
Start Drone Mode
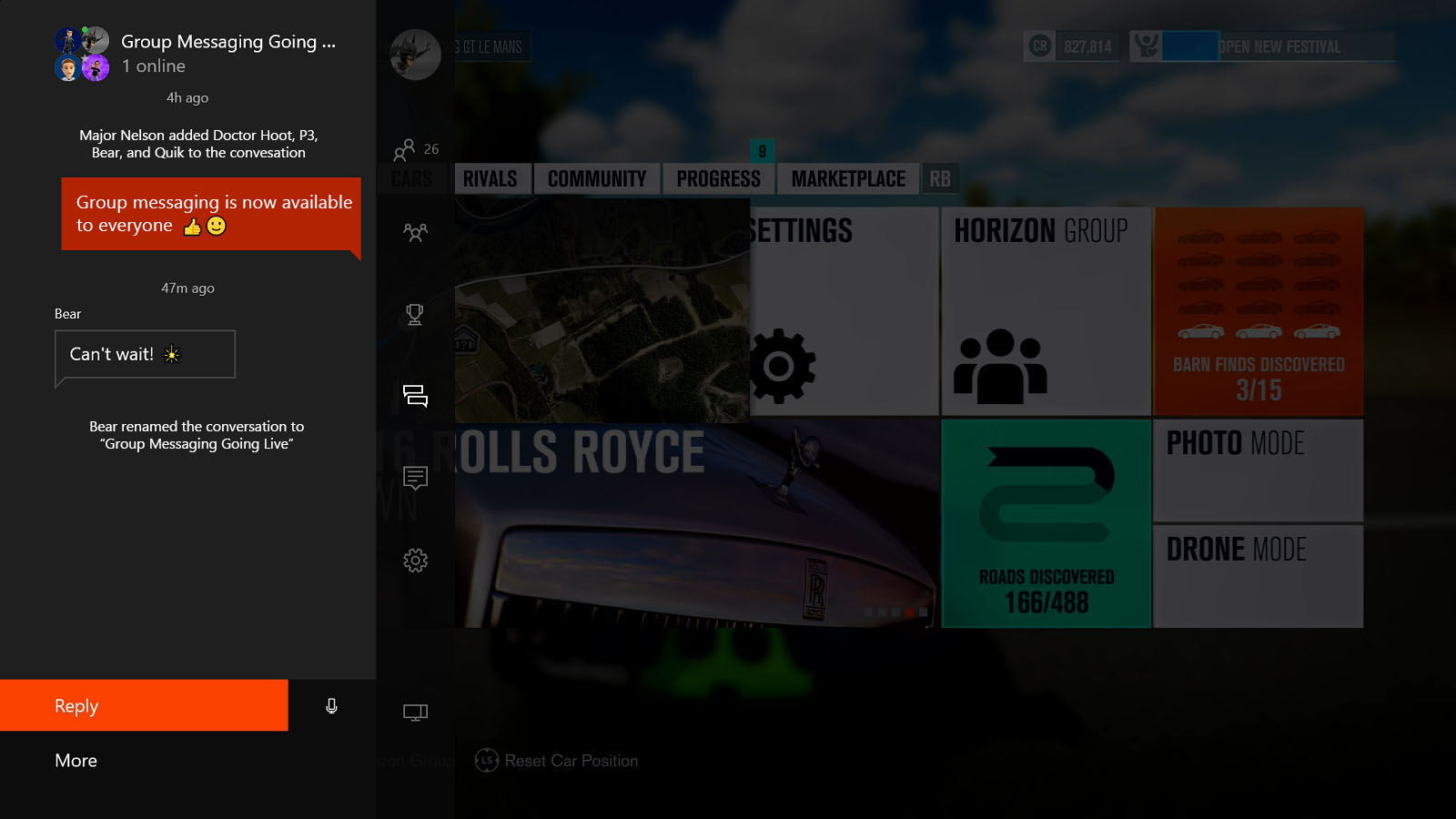1258,575
